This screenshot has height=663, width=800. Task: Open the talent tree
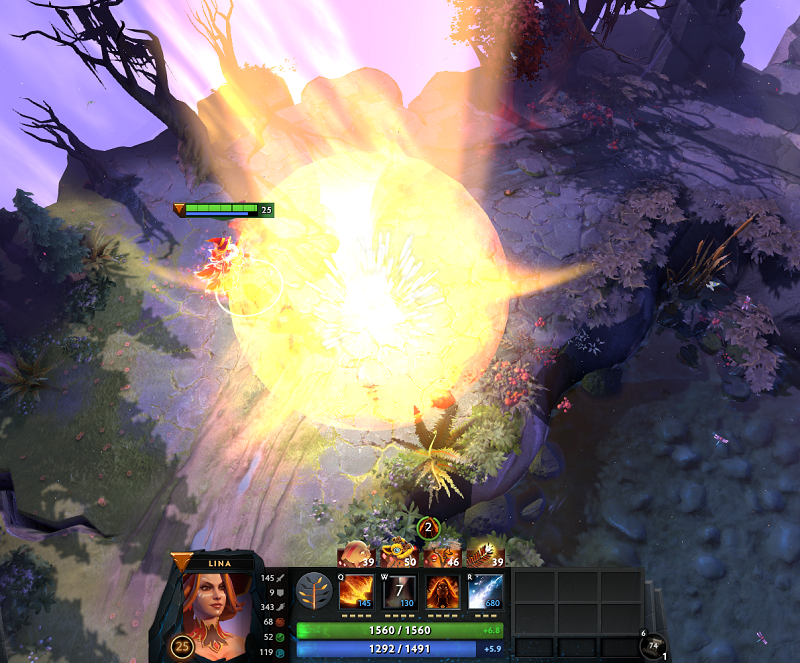[x=314, y=591]
